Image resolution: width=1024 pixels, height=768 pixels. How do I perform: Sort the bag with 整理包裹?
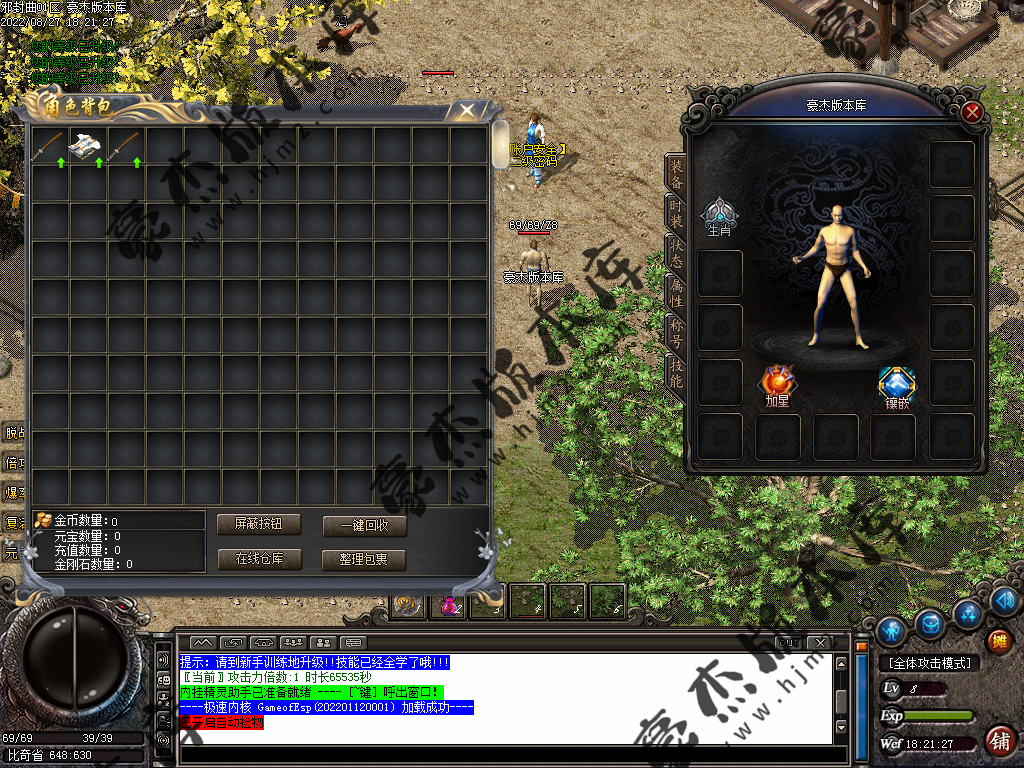pyautogui.click(x=364, y=560)
